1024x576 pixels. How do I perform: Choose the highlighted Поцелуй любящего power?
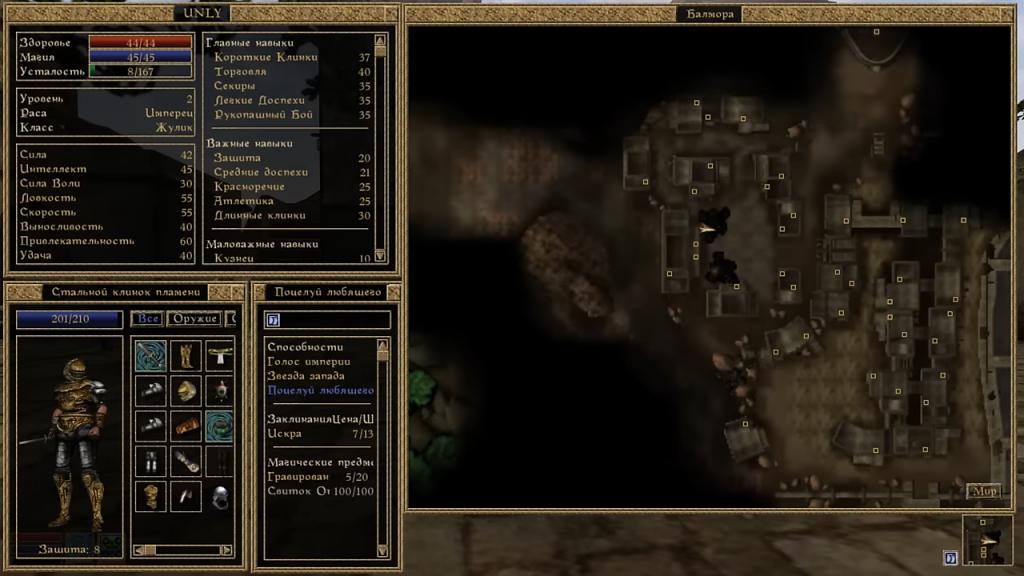coord(320,390)
